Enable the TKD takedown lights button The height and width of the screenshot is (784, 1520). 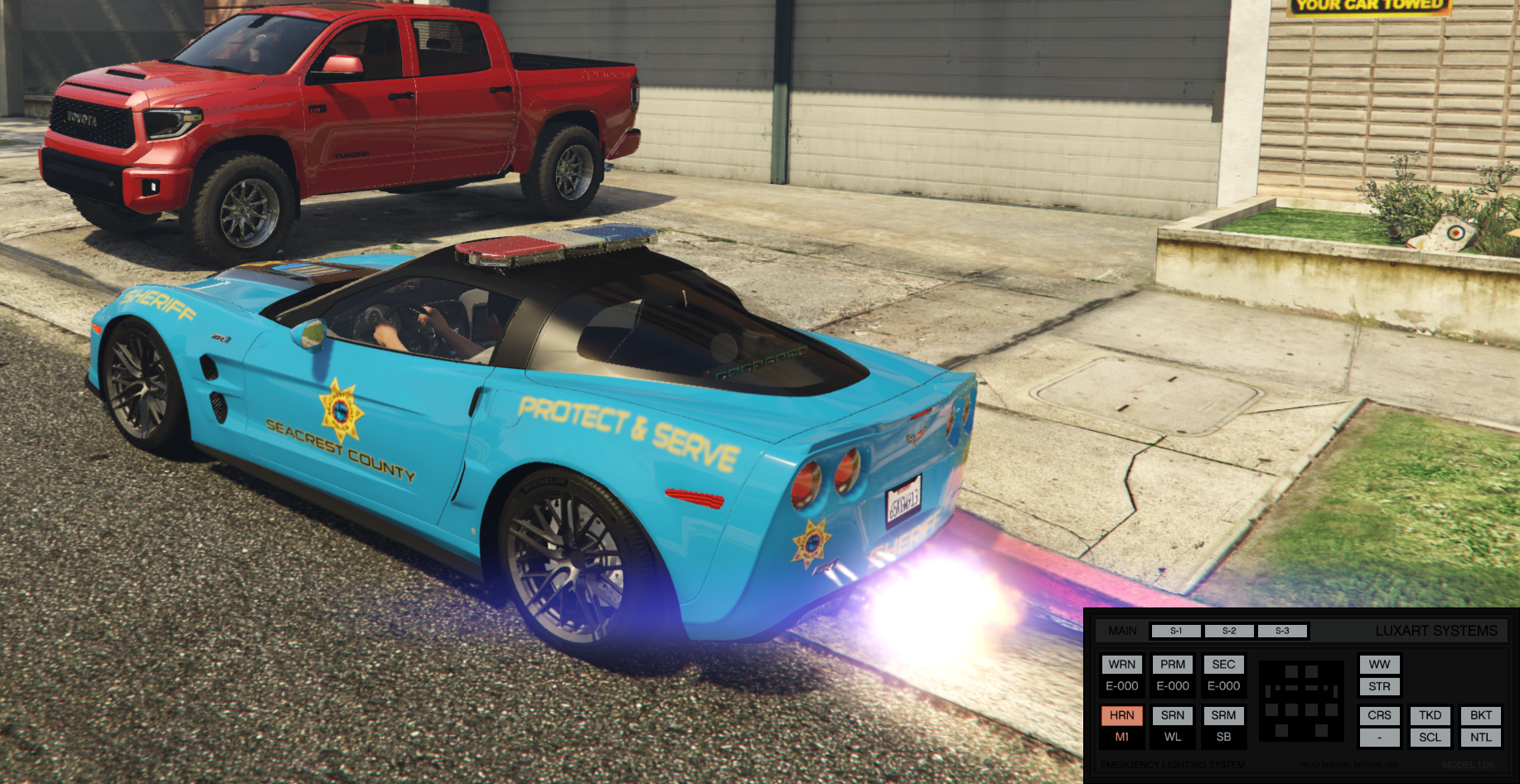1430,715
